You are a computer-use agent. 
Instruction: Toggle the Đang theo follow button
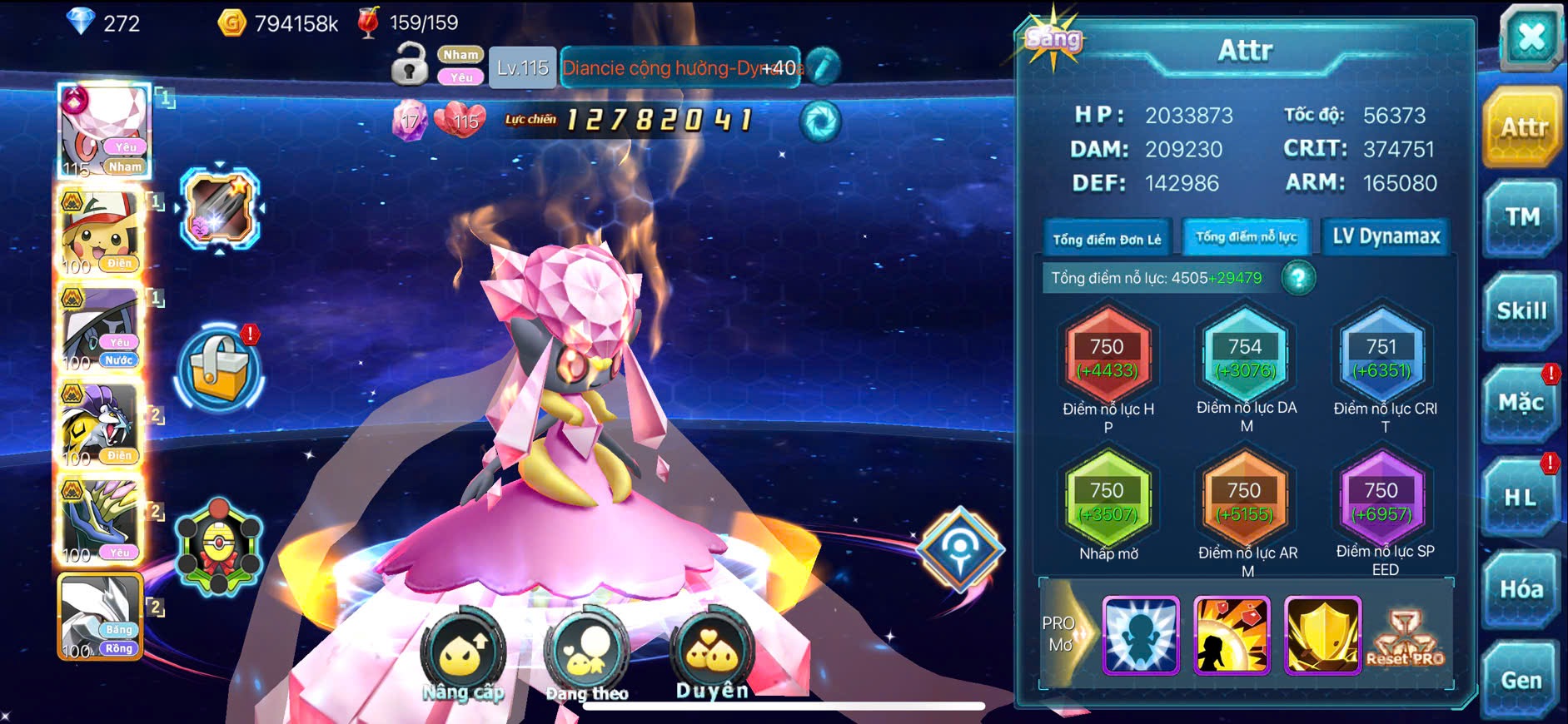587,657
